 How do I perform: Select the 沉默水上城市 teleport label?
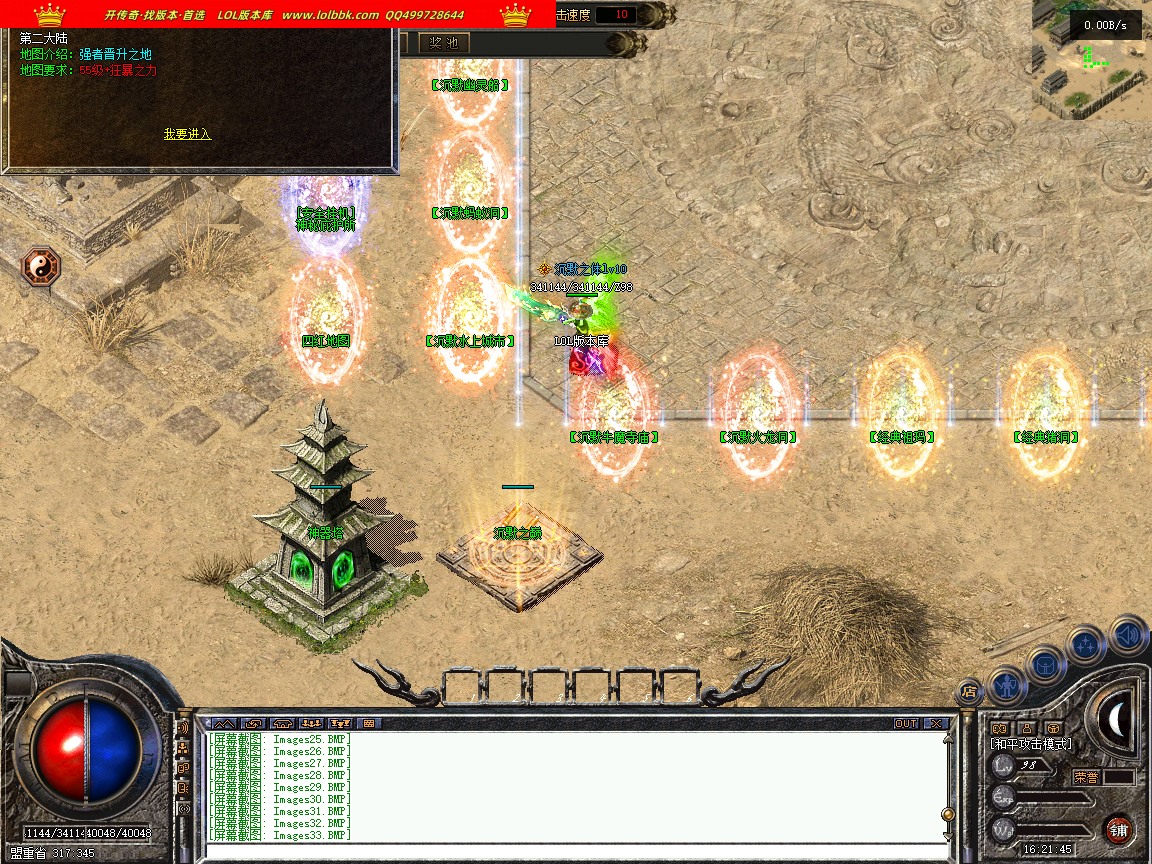point(470,341)
